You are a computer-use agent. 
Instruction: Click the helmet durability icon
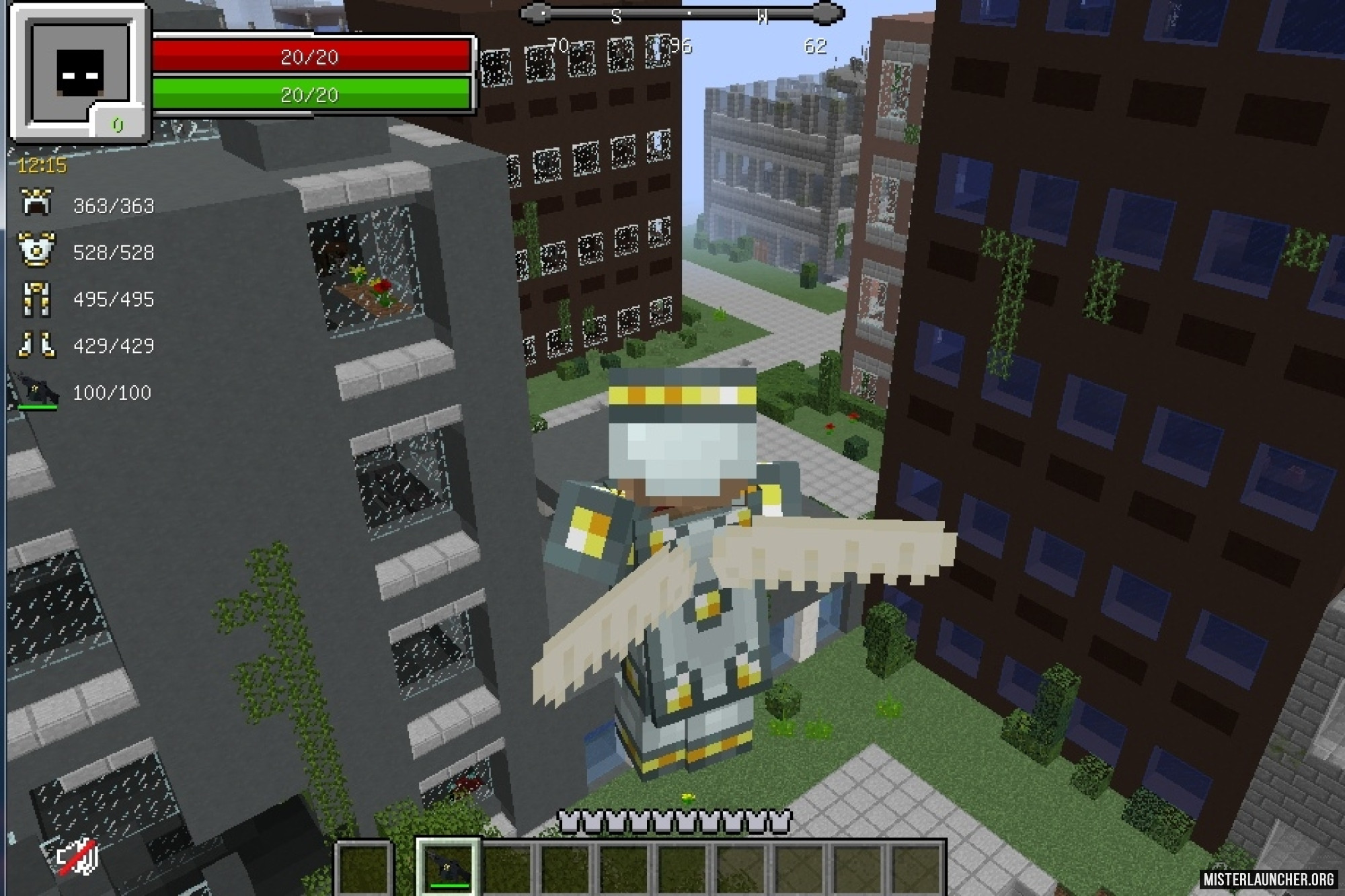coord(36,203)
